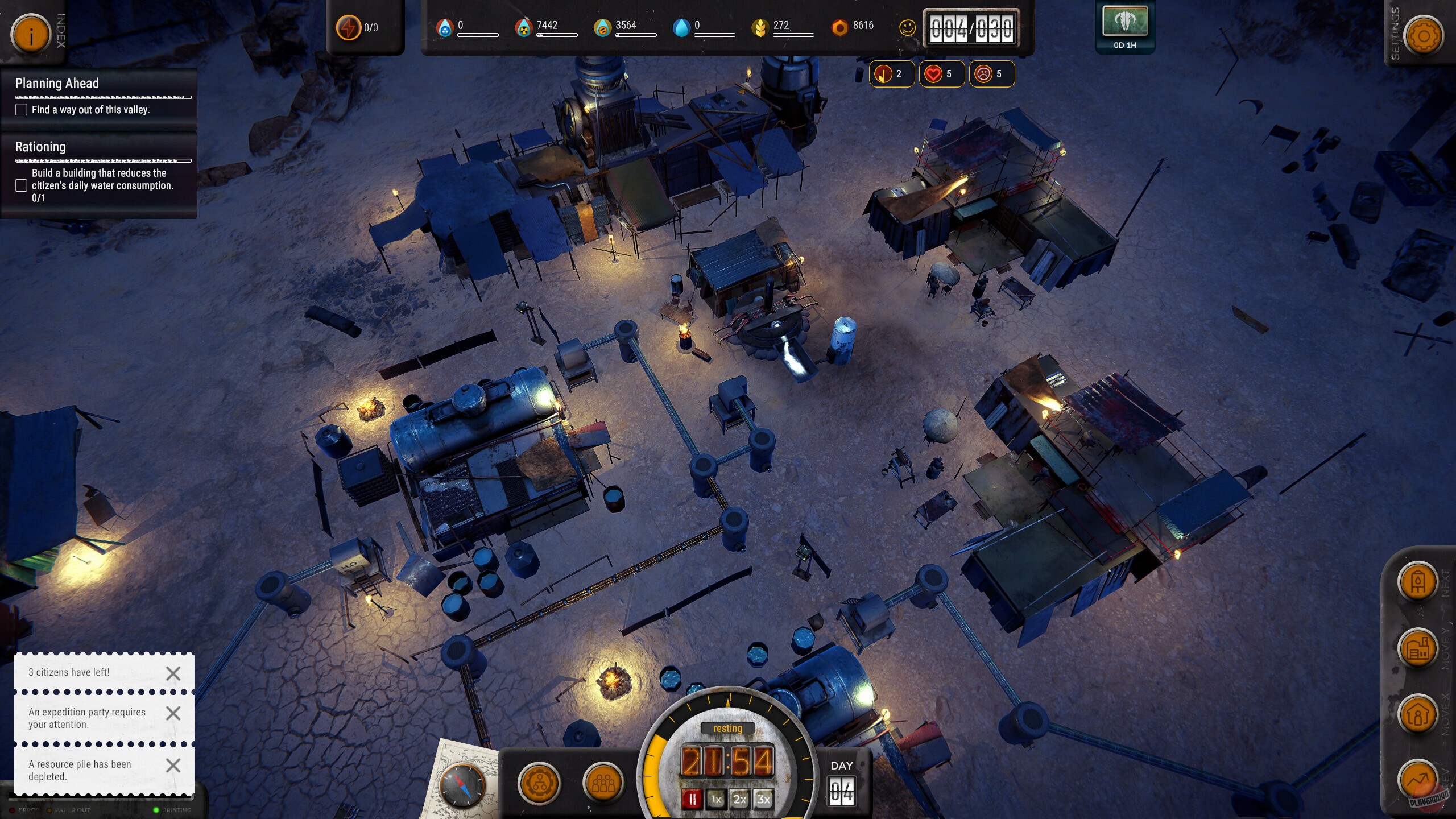Open the Settings gear icon
Viewport: 1456px width, 819px height.
coord(1425,35)
